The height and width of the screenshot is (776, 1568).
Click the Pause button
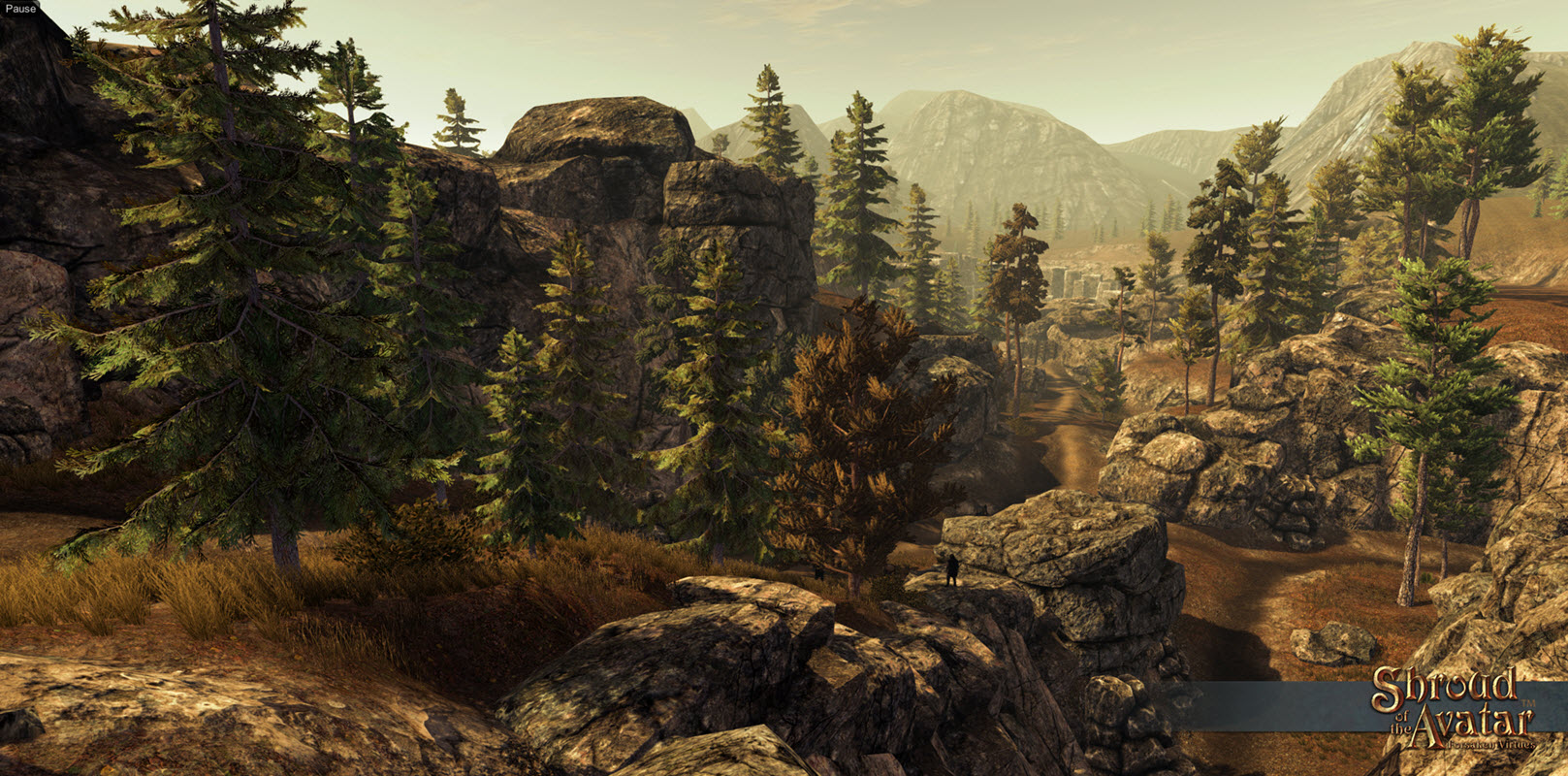click(19, 9)
